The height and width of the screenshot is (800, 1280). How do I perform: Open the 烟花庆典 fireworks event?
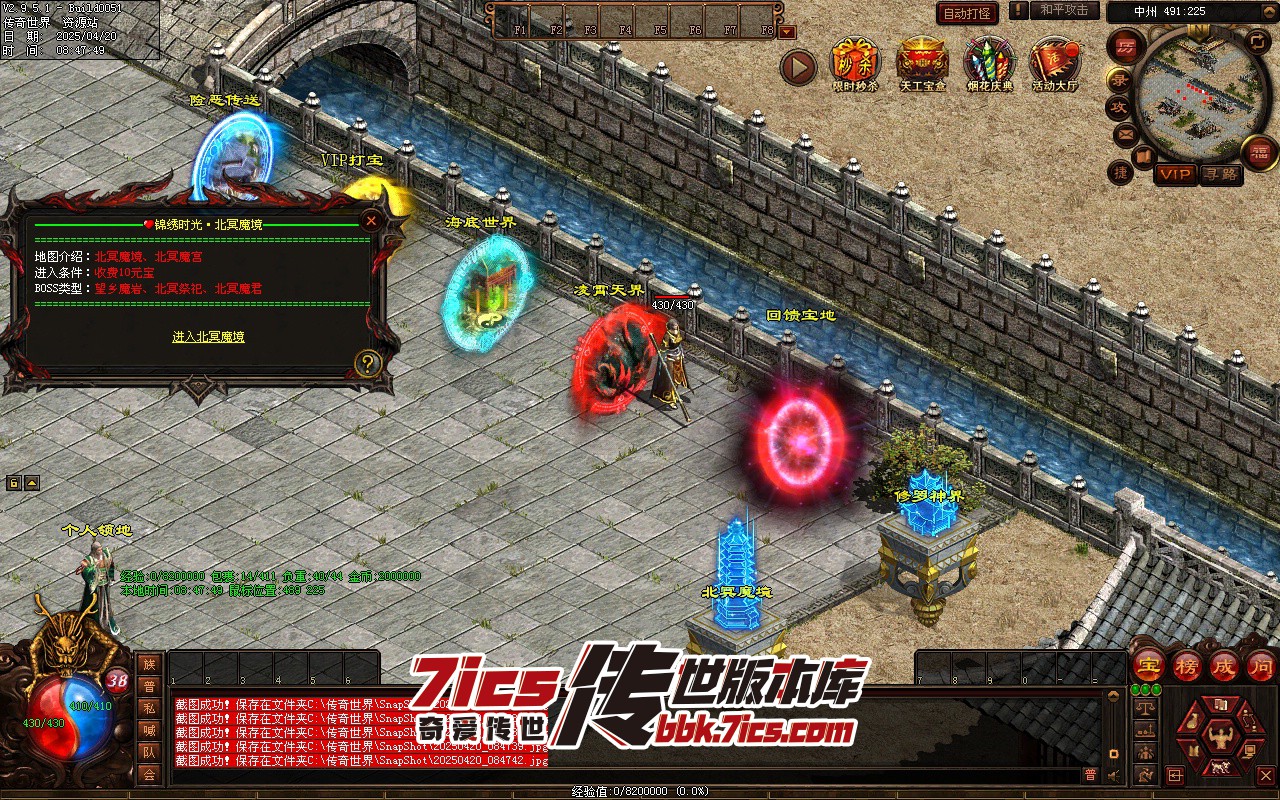(x=989, y=62)
